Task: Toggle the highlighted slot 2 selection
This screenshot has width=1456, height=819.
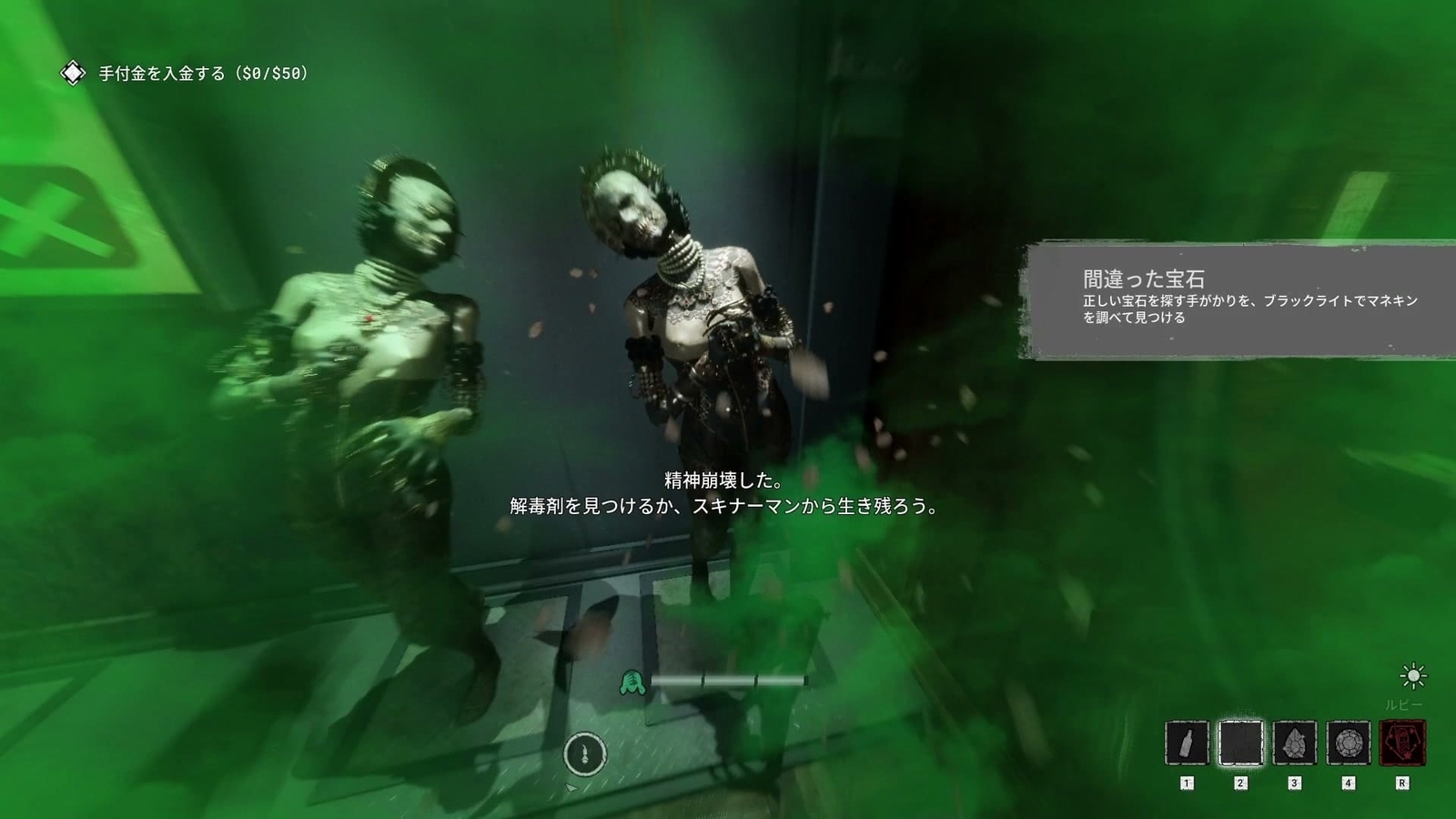Action: (x=1243, y=742)
